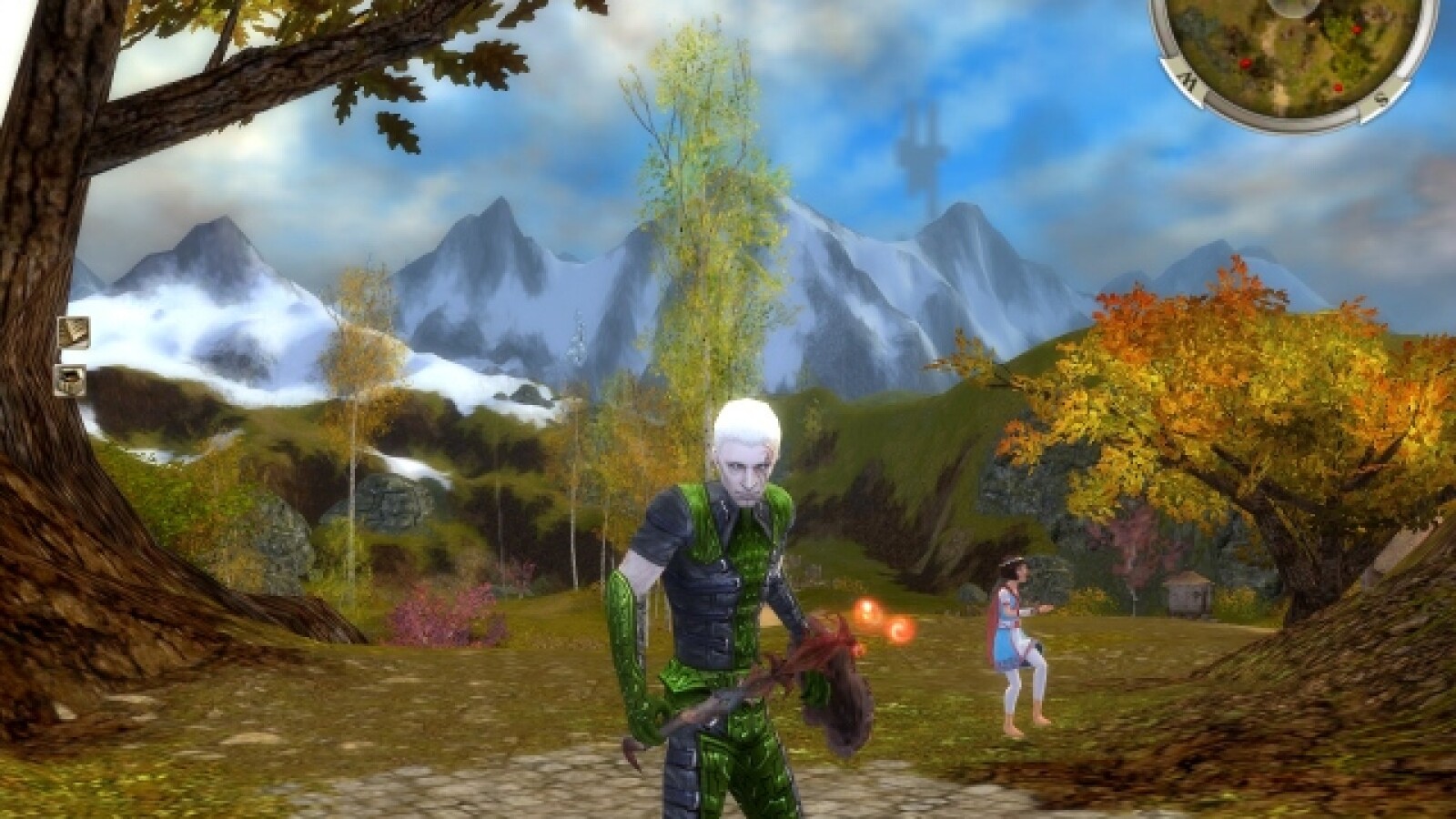Open the inventory chest icon on the left edge

point(71,382)
